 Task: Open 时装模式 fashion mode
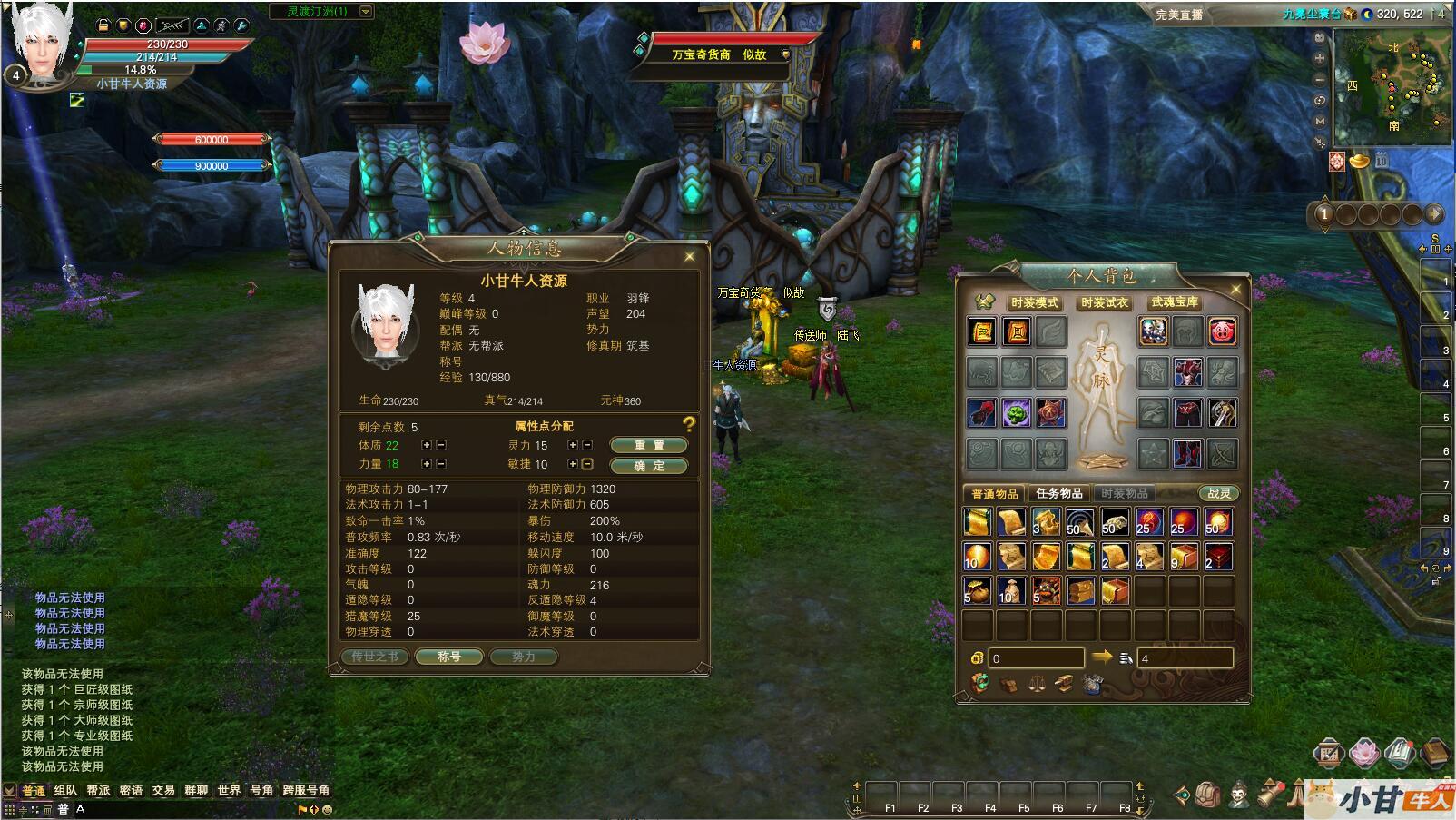[x=1034, y=302]
